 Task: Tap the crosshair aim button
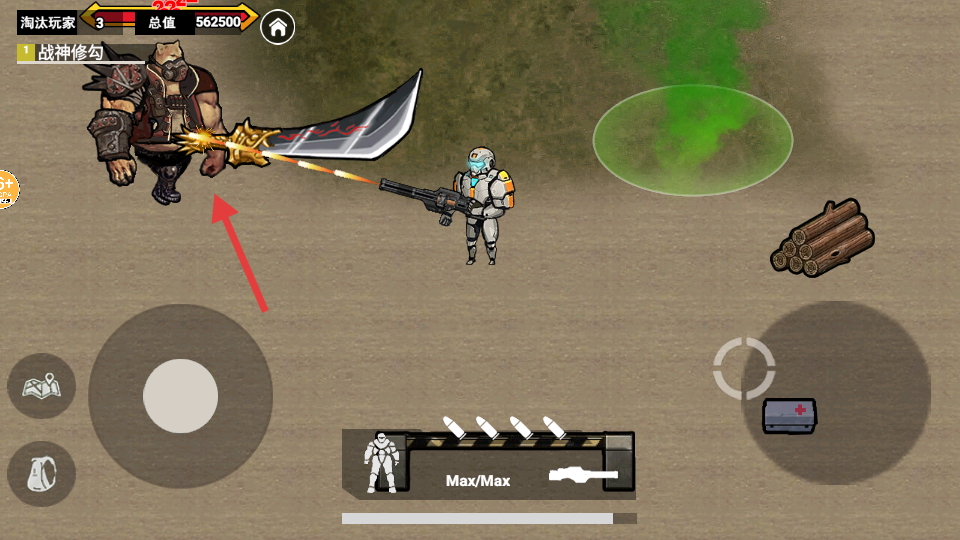pyautogui.click(x=744, y=368)
